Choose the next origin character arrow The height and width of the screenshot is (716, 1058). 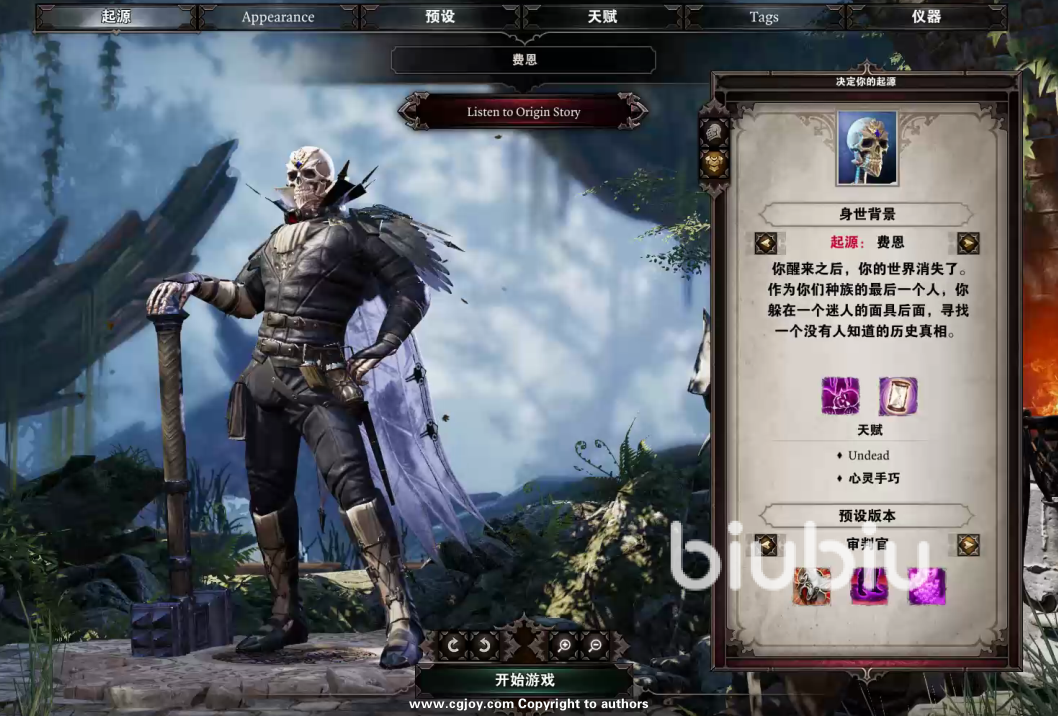[x=967, y=243]
